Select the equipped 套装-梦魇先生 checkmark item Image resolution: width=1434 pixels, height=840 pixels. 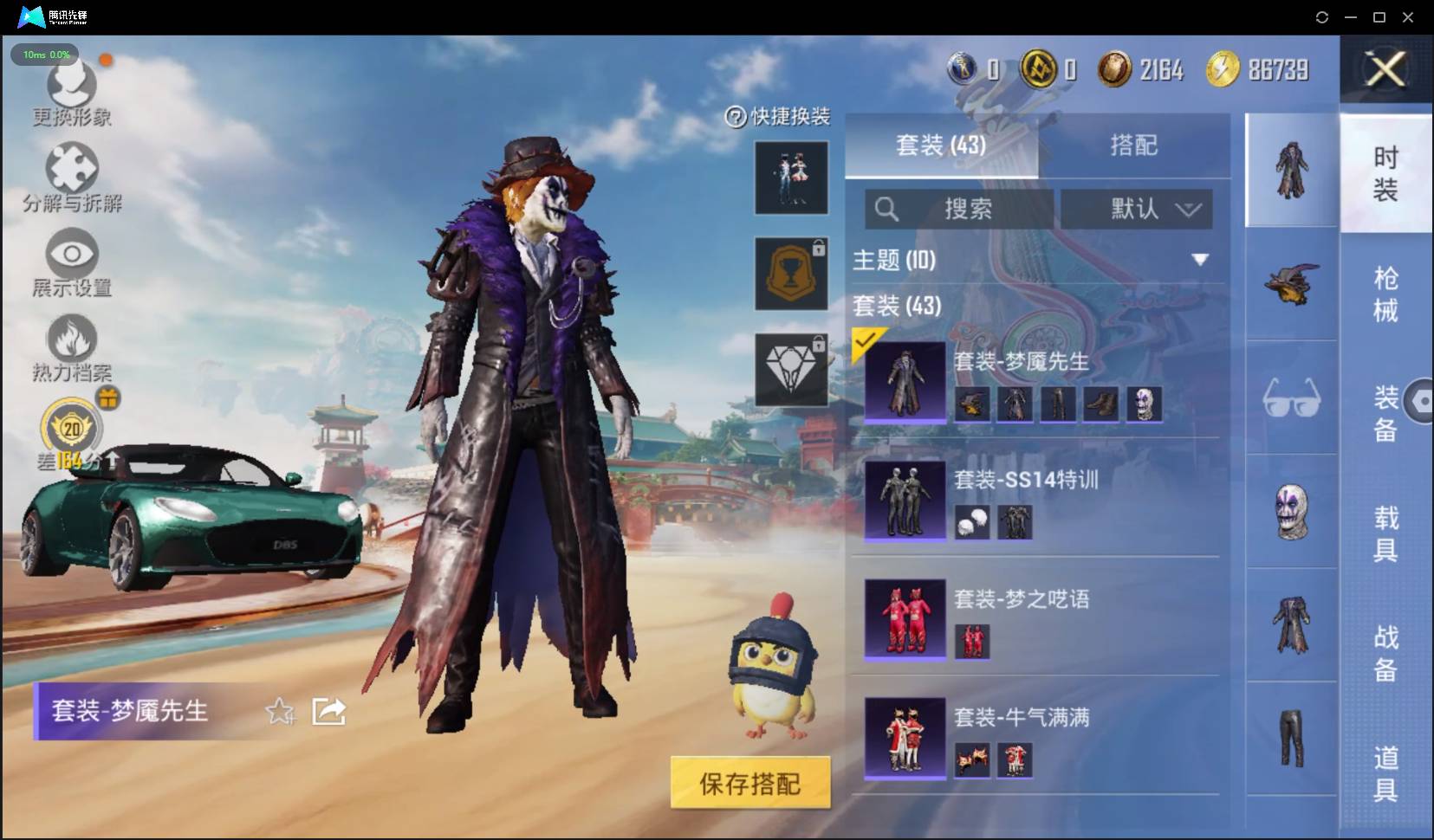tap(905, 381)
